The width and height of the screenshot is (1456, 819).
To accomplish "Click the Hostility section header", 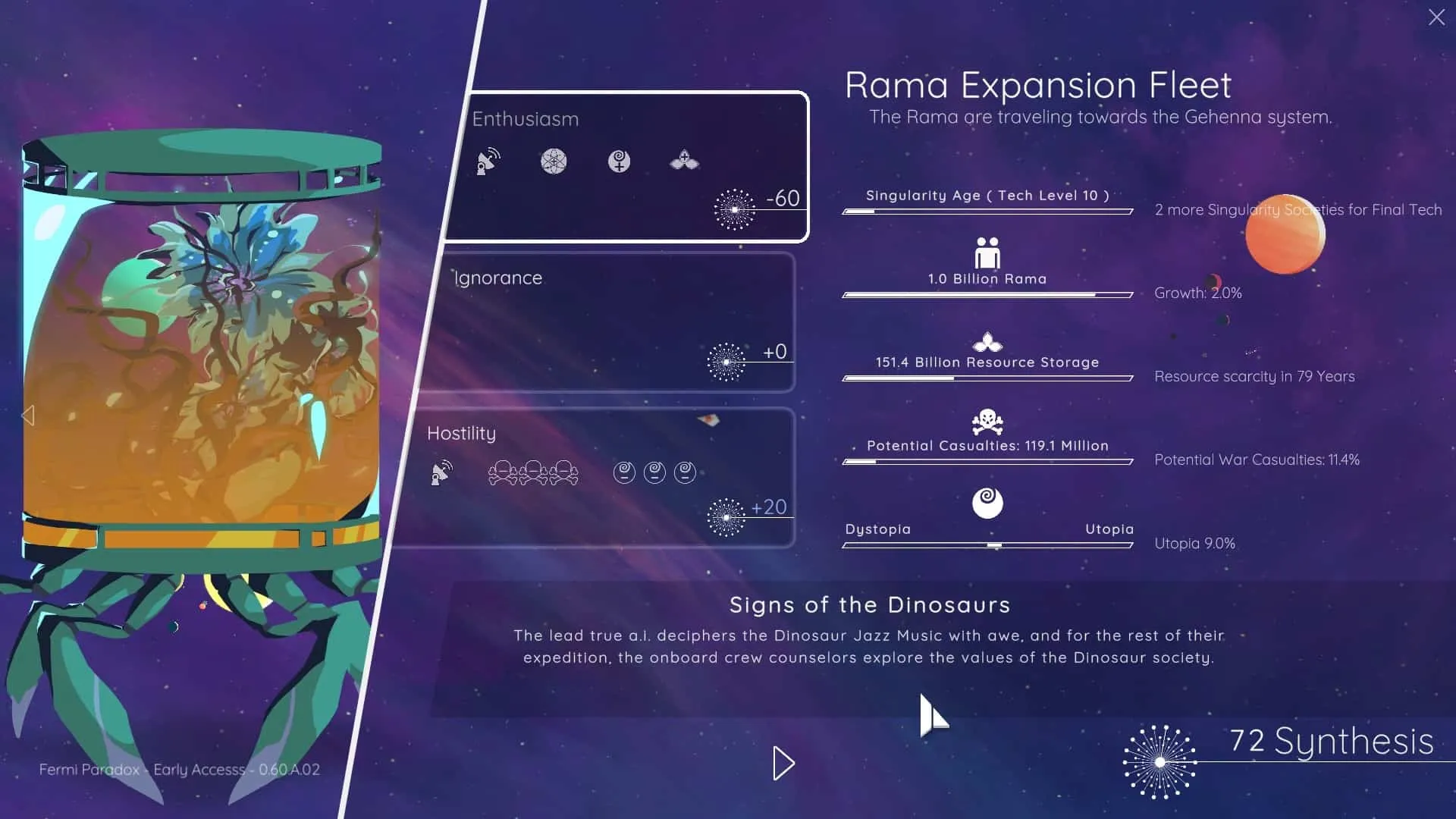I will pos(461,433).
